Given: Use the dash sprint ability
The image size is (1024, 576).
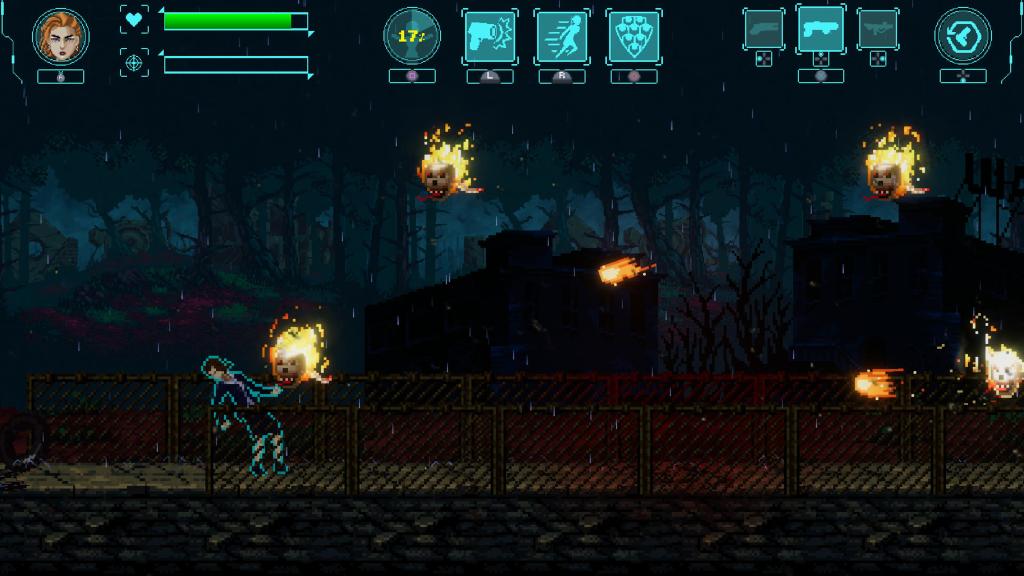Looking at the screenshot, I should 561,37.
